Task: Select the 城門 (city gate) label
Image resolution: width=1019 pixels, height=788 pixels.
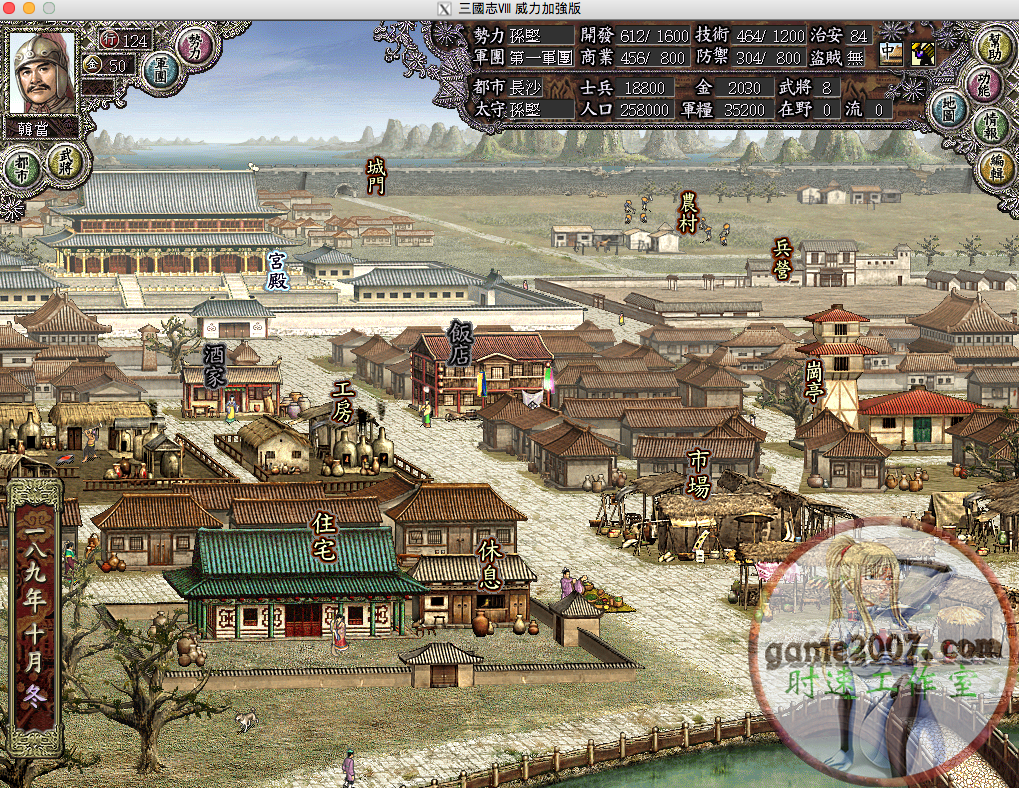Action: (376, 174)
